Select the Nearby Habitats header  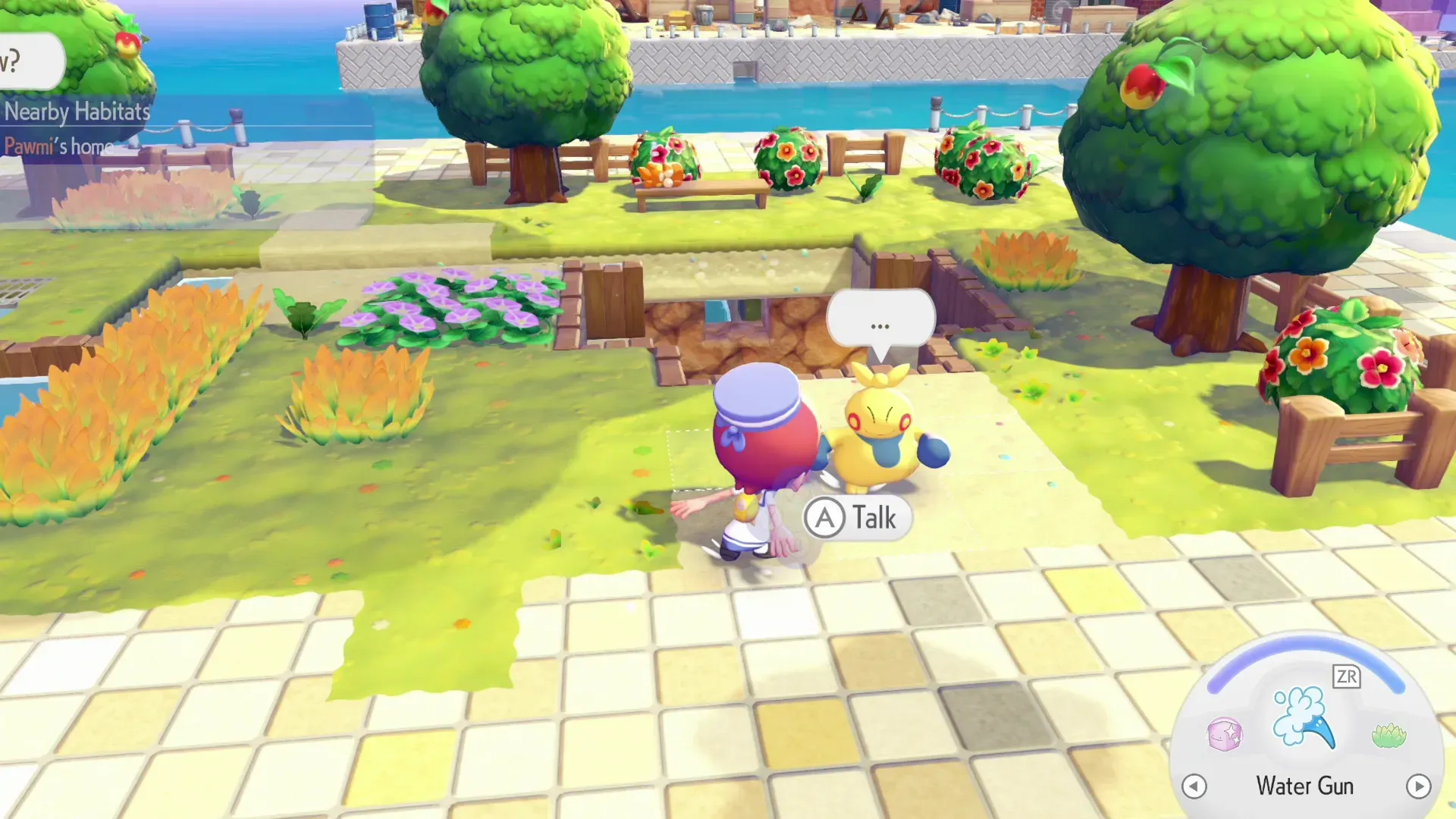77,112
